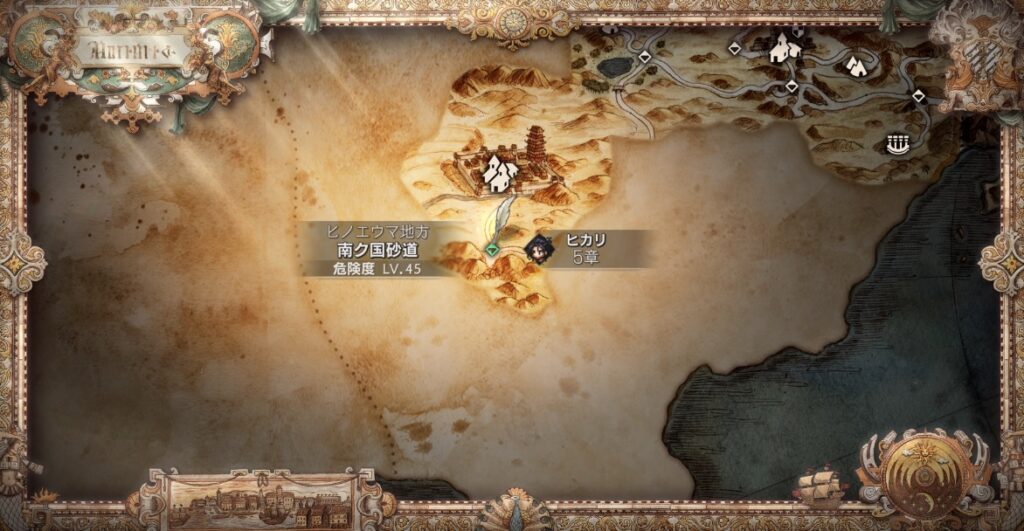The height and width of the screenshot is (531, 1024).
Task: Select the harbor anchorage icon
Action: pos(900,145)
